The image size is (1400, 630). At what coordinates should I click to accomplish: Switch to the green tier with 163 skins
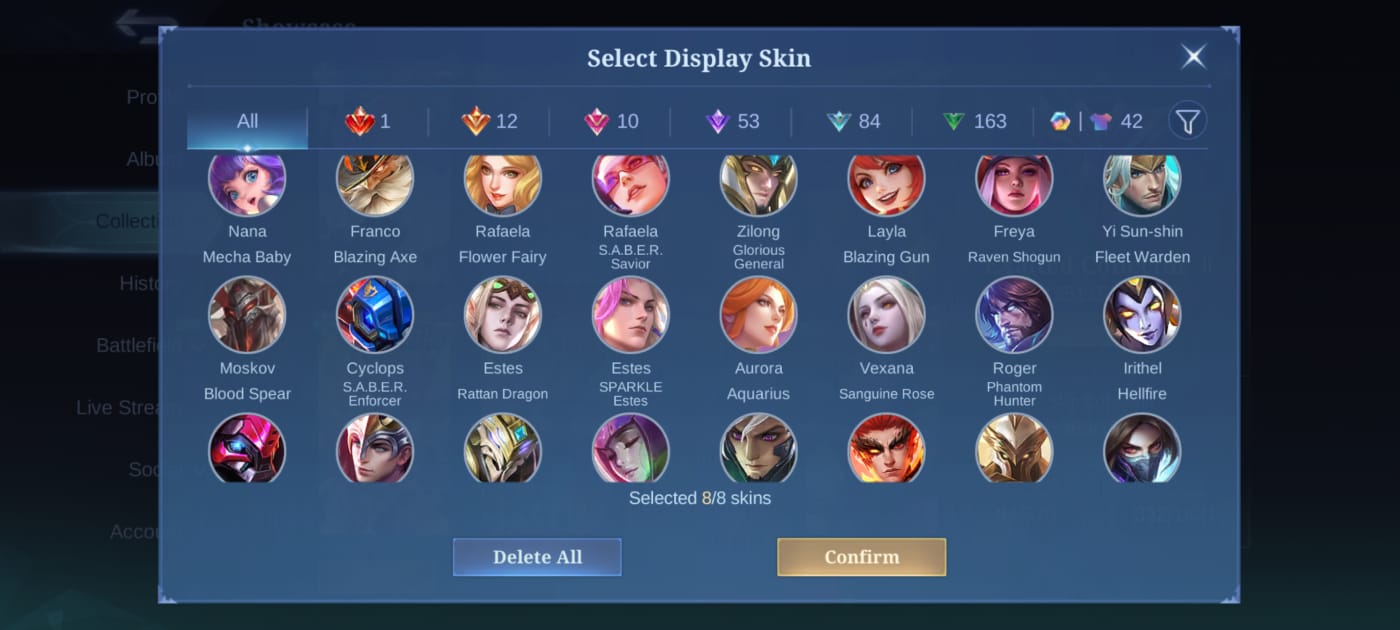(974, 122)
